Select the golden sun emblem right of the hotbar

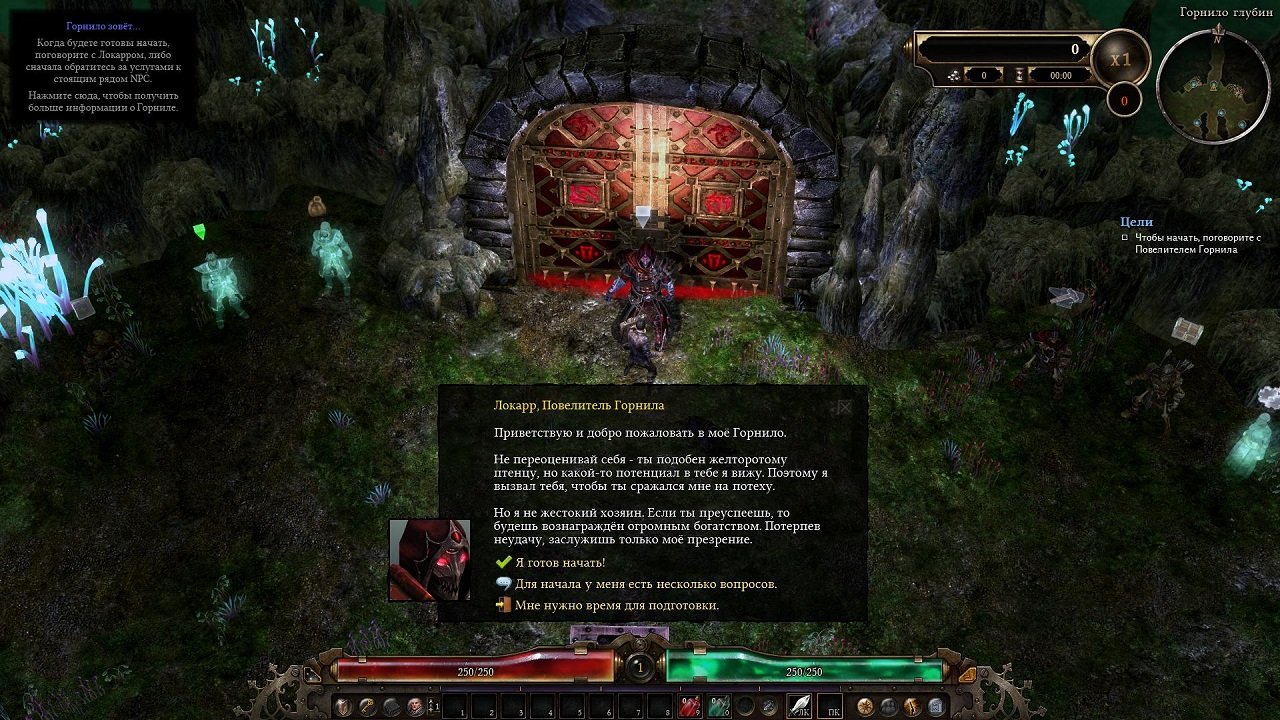tap(863, 706)
